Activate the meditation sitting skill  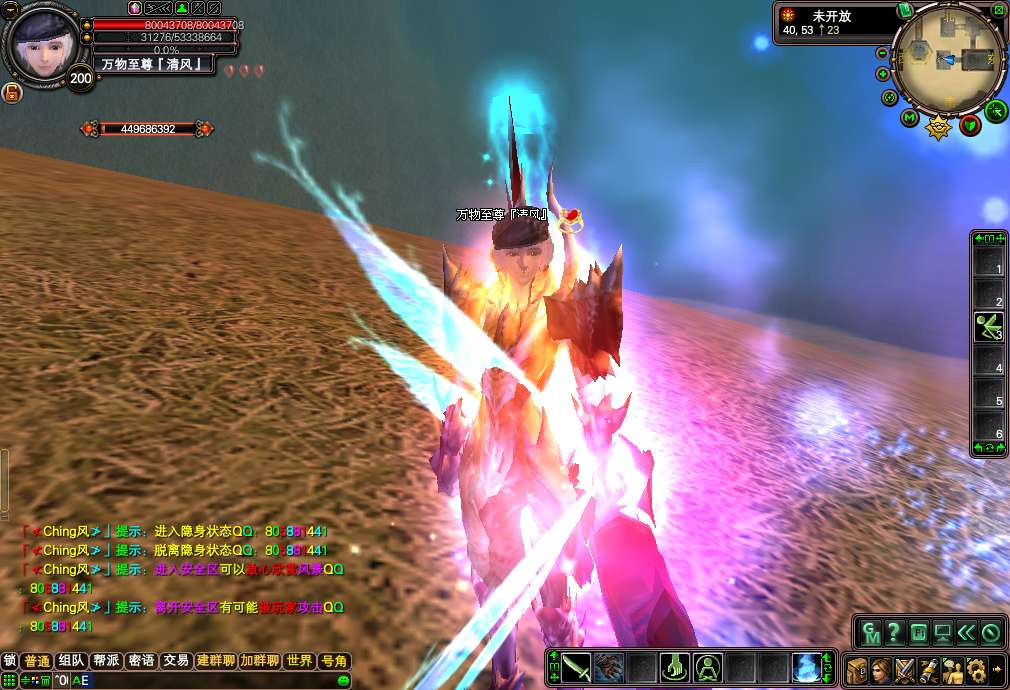click(x=708, y=667)
